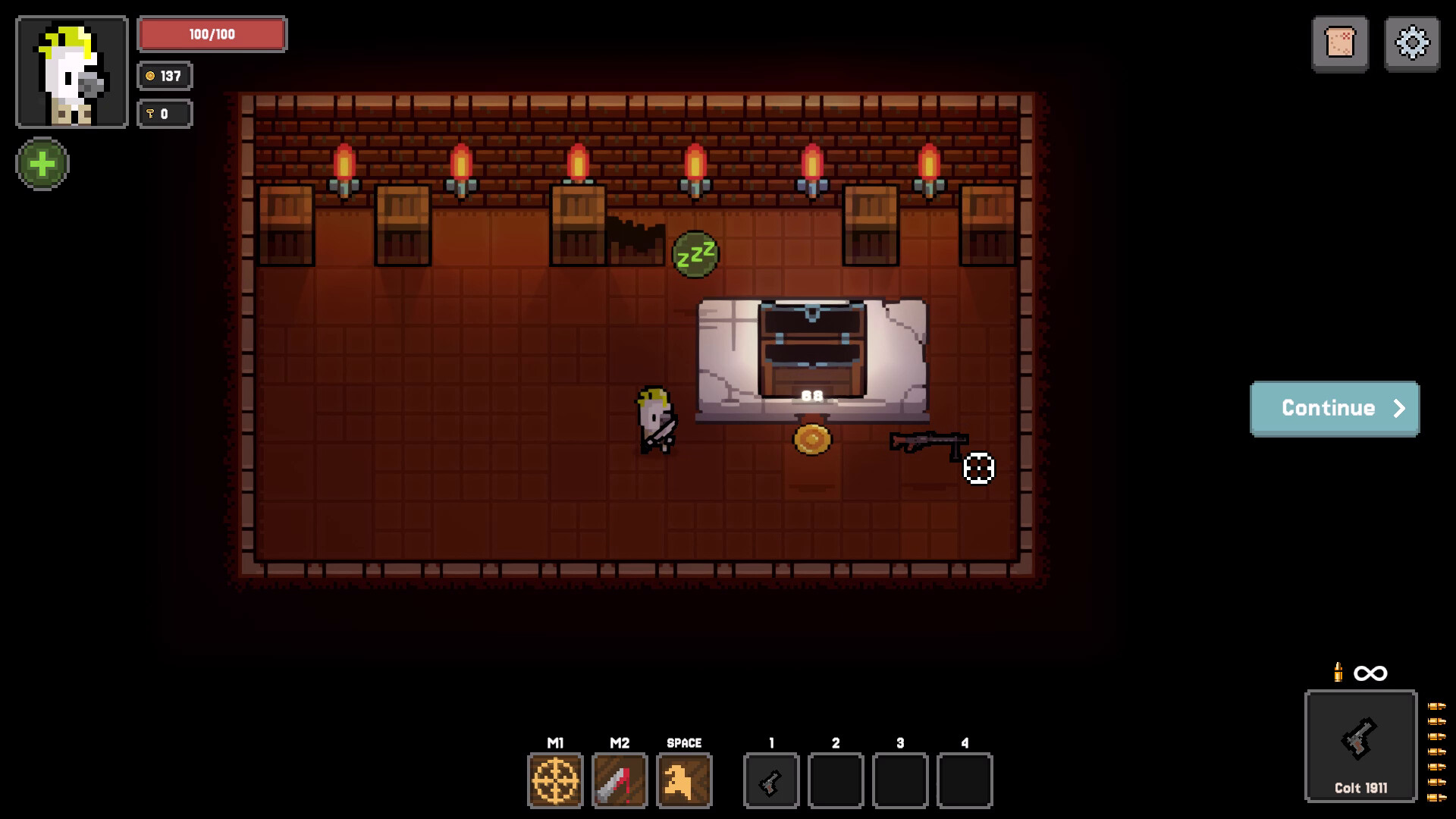Image resolution: width=1456 pixels, height=819 pixels.
Task: Click the gold coin counter showing 137
Action: [x=165, y=76]
